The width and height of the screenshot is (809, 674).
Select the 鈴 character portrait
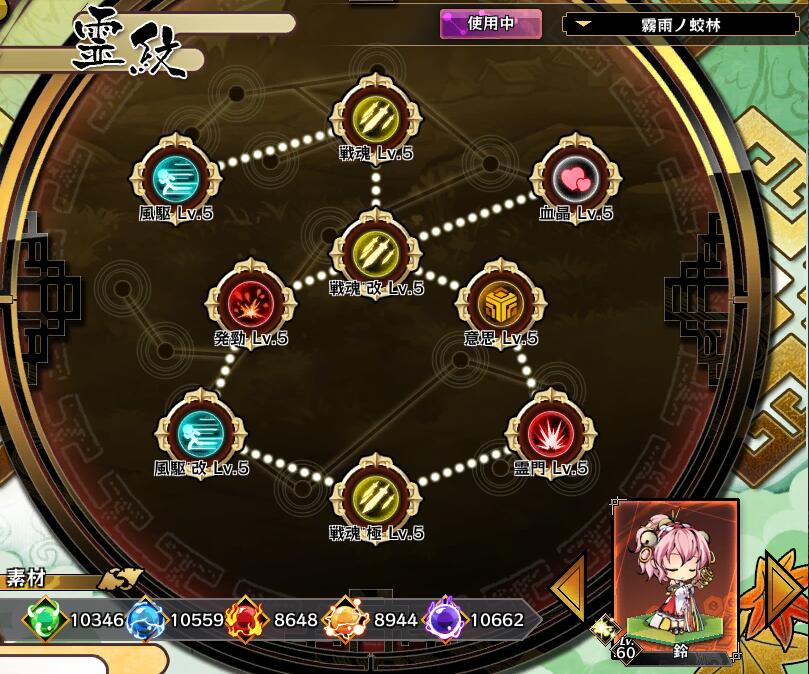tap(675, 580)
